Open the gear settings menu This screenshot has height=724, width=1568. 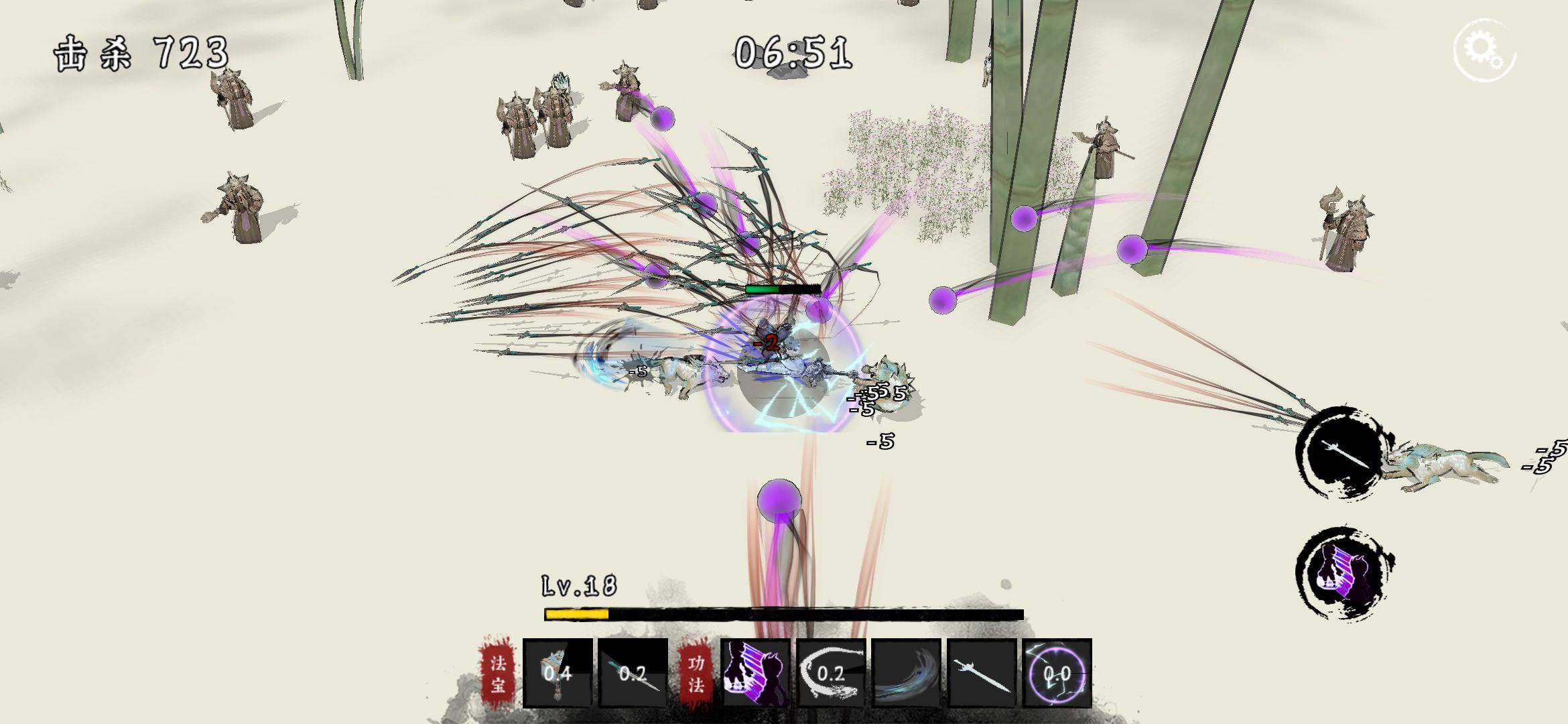(1484, 50)
